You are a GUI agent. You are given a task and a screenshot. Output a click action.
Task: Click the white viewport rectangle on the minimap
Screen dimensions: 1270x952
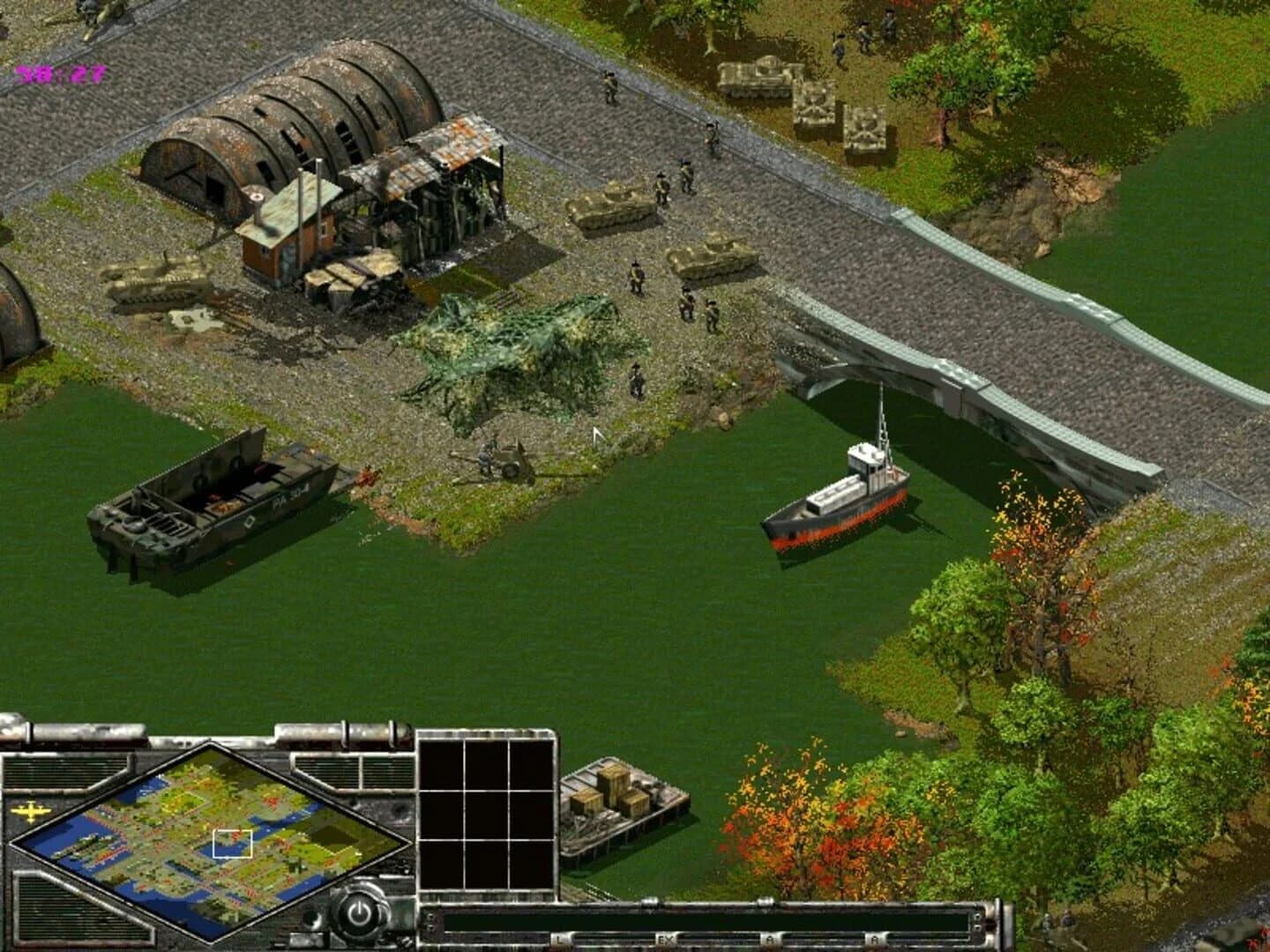click(232, 844)
